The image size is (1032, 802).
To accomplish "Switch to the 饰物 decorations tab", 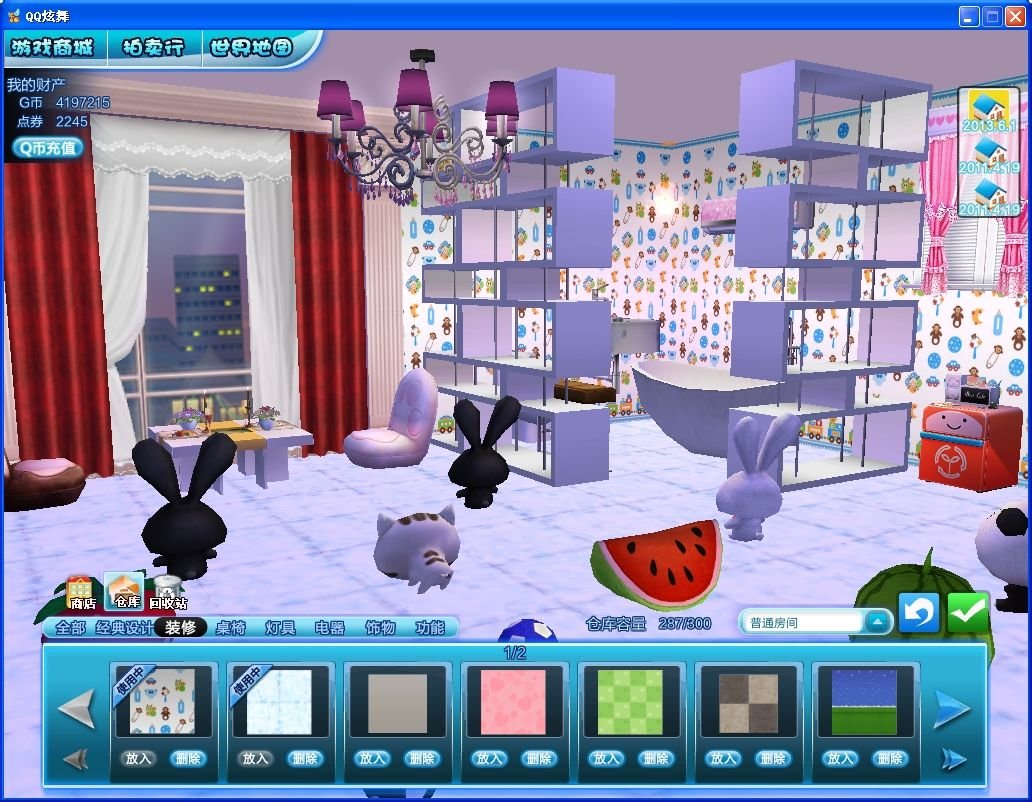I will click(380, 628).
